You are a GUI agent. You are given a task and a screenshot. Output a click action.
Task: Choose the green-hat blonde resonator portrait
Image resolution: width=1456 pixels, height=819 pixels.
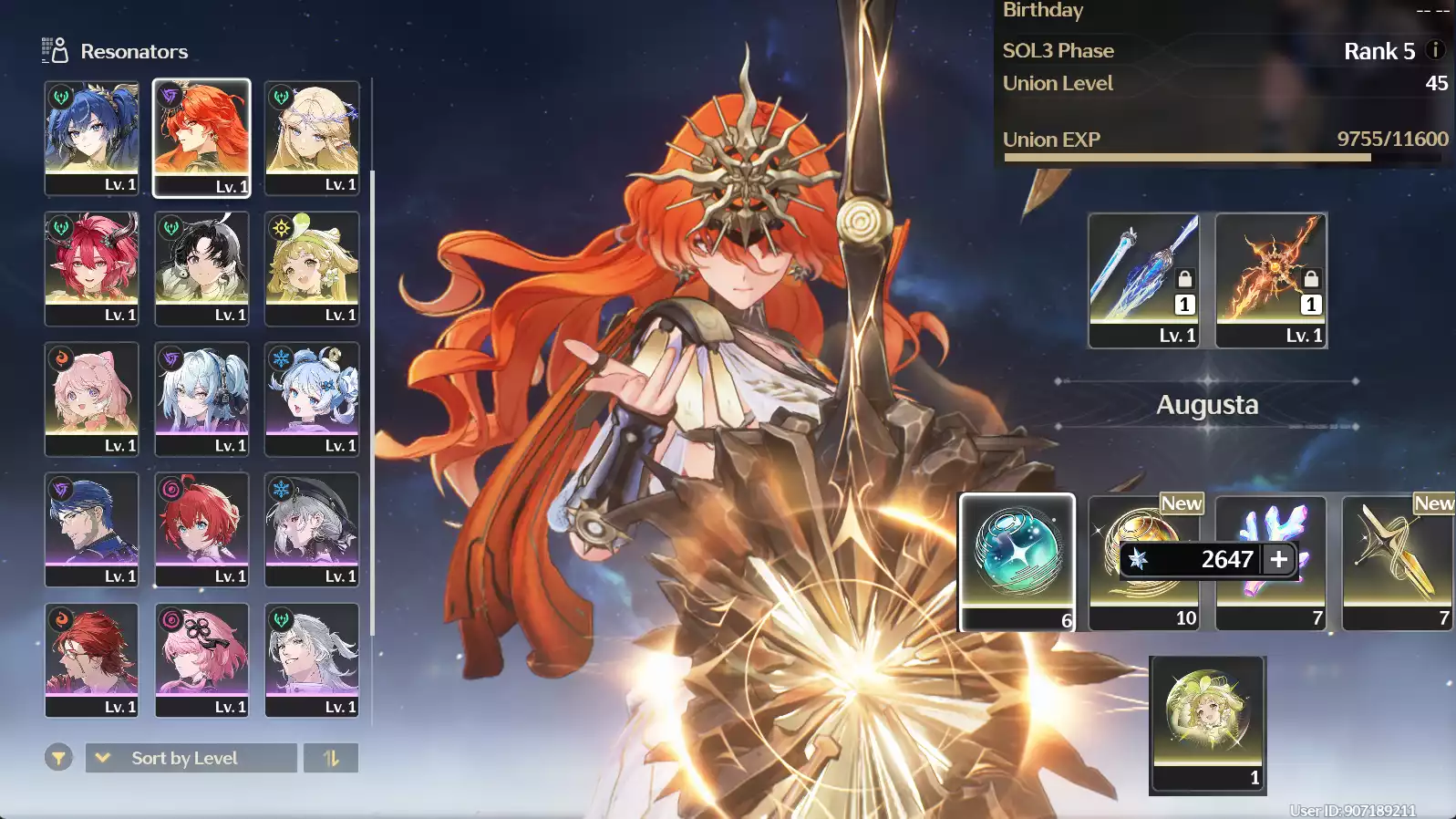[312, 268]
